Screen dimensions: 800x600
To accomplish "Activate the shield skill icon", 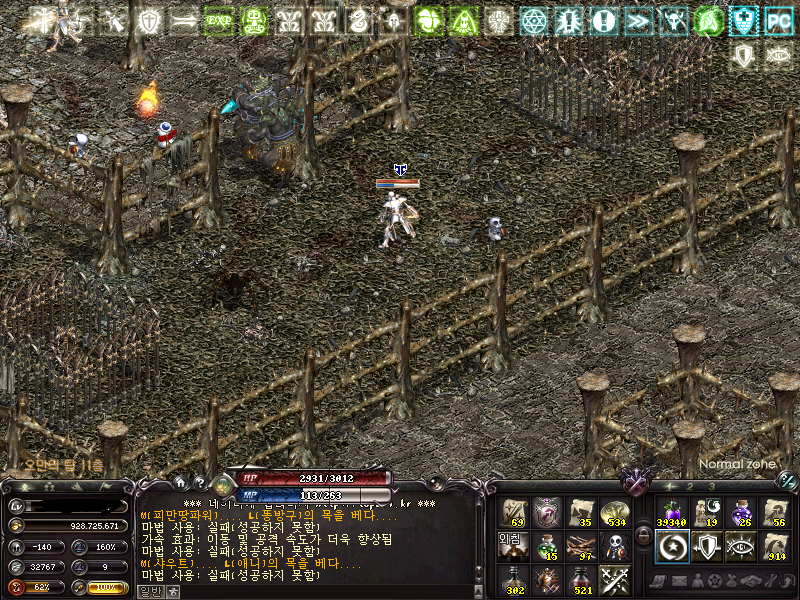I will [706, 546].
